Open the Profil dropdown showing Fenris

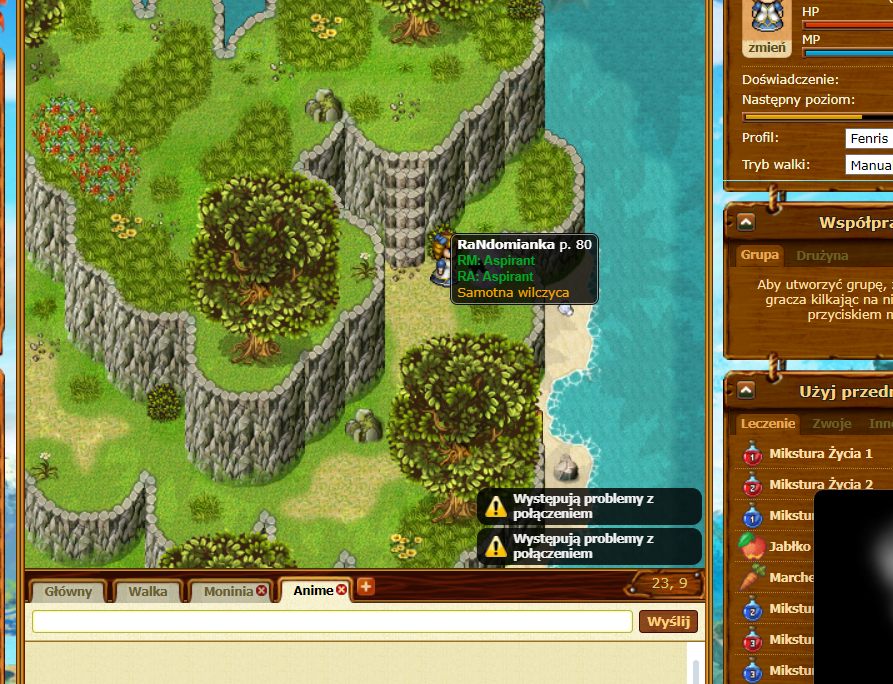point(868,138)
